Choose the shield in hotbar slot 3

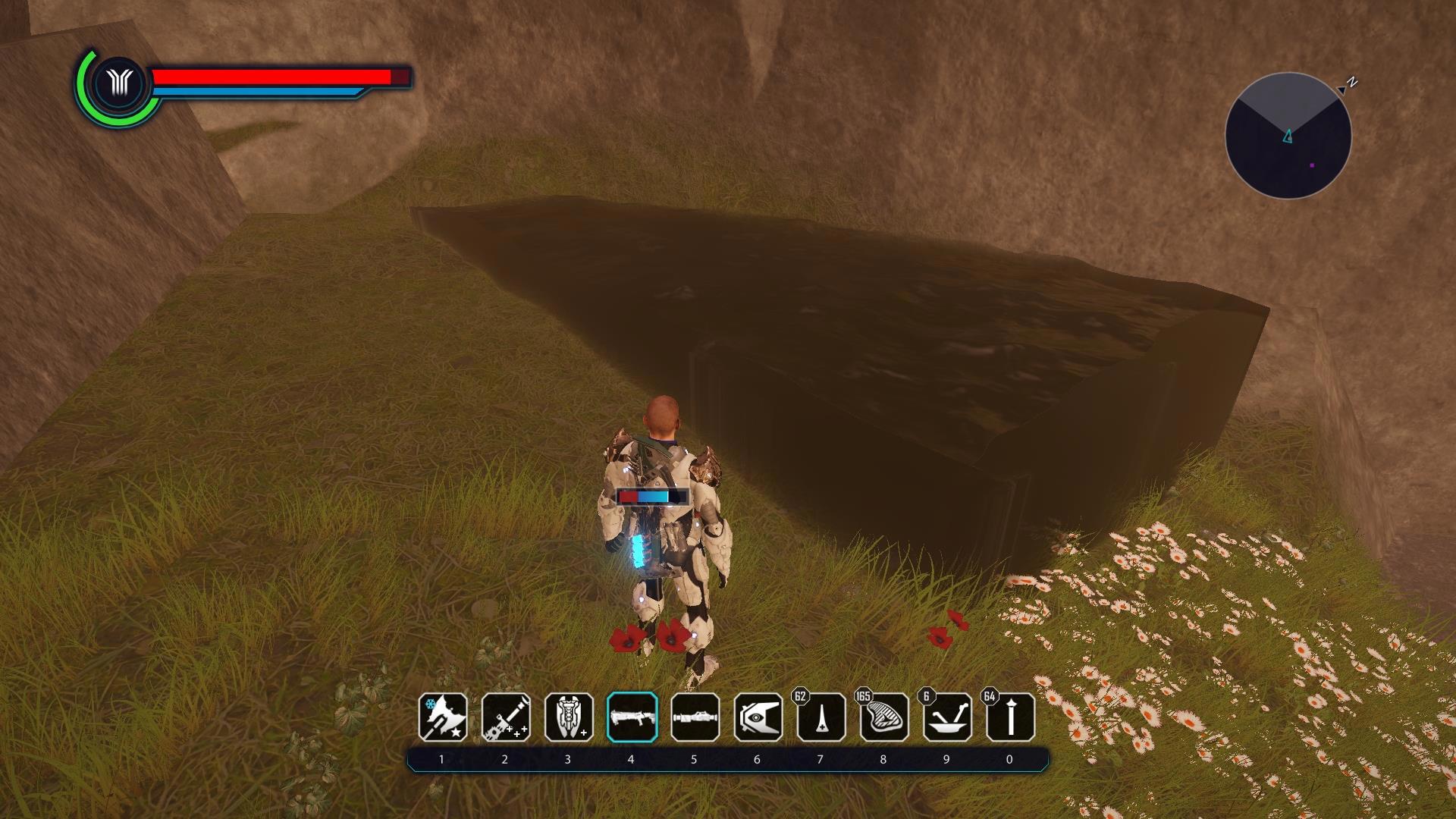(x=569, y=717)
